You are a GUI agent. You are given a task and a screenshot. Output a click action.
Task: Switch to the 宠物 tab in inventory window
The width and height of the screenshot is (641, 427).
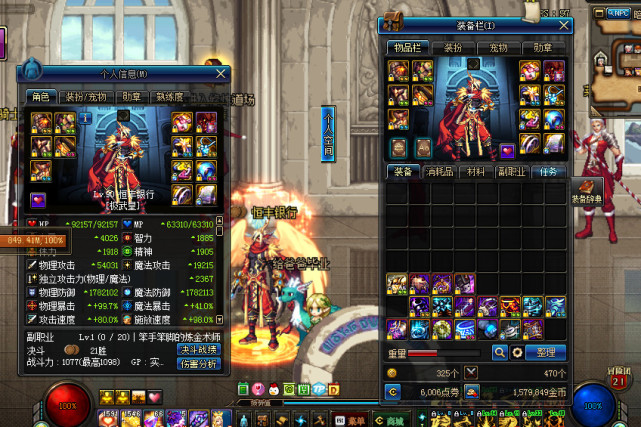pyautogui.click(x=498, y=47)
